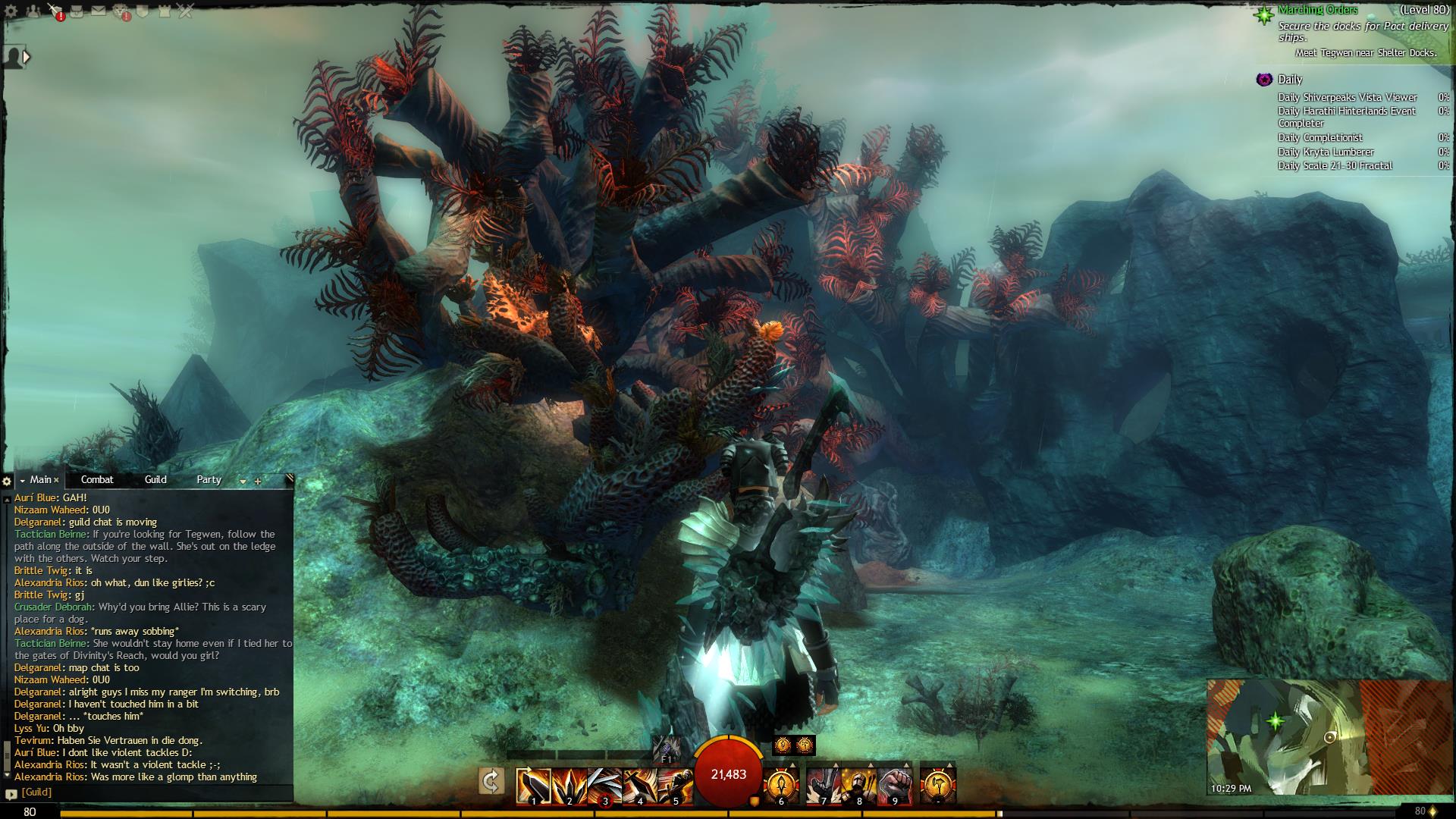Activate weapon skill in slot 3

click(604, 786)
